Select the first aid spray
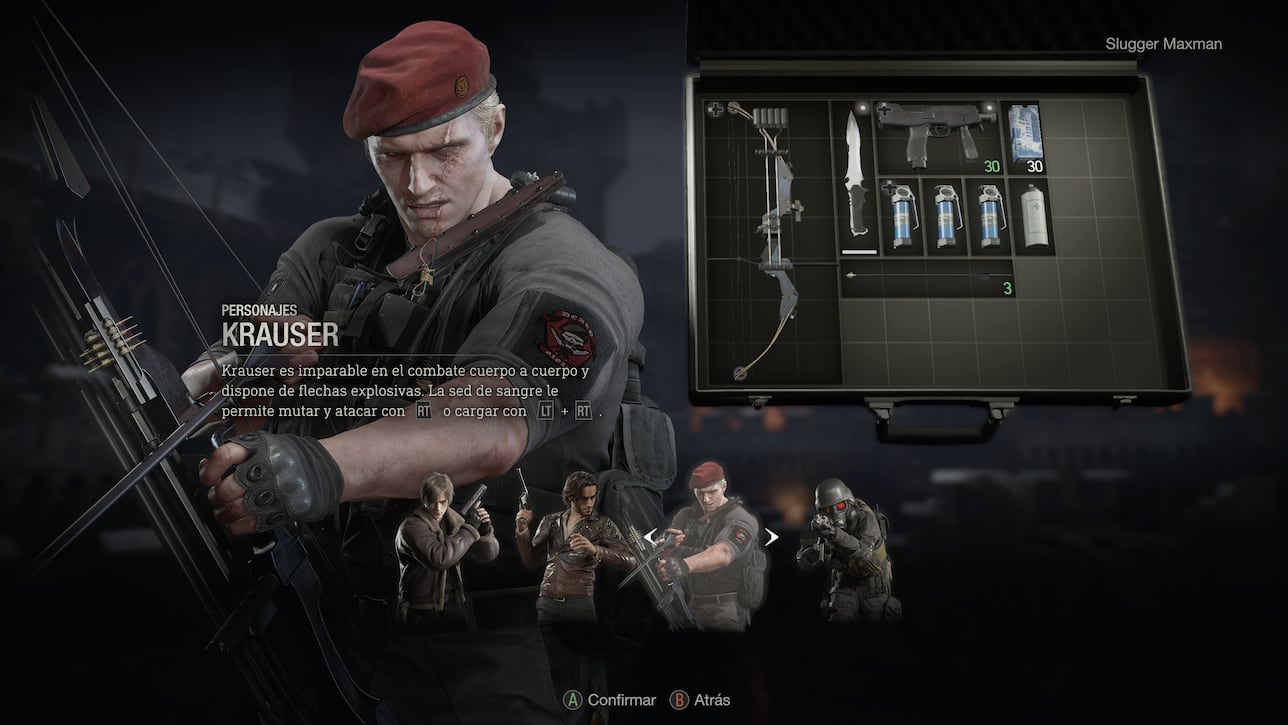Screen dimensions: 1288x725 click(1033, 215)
